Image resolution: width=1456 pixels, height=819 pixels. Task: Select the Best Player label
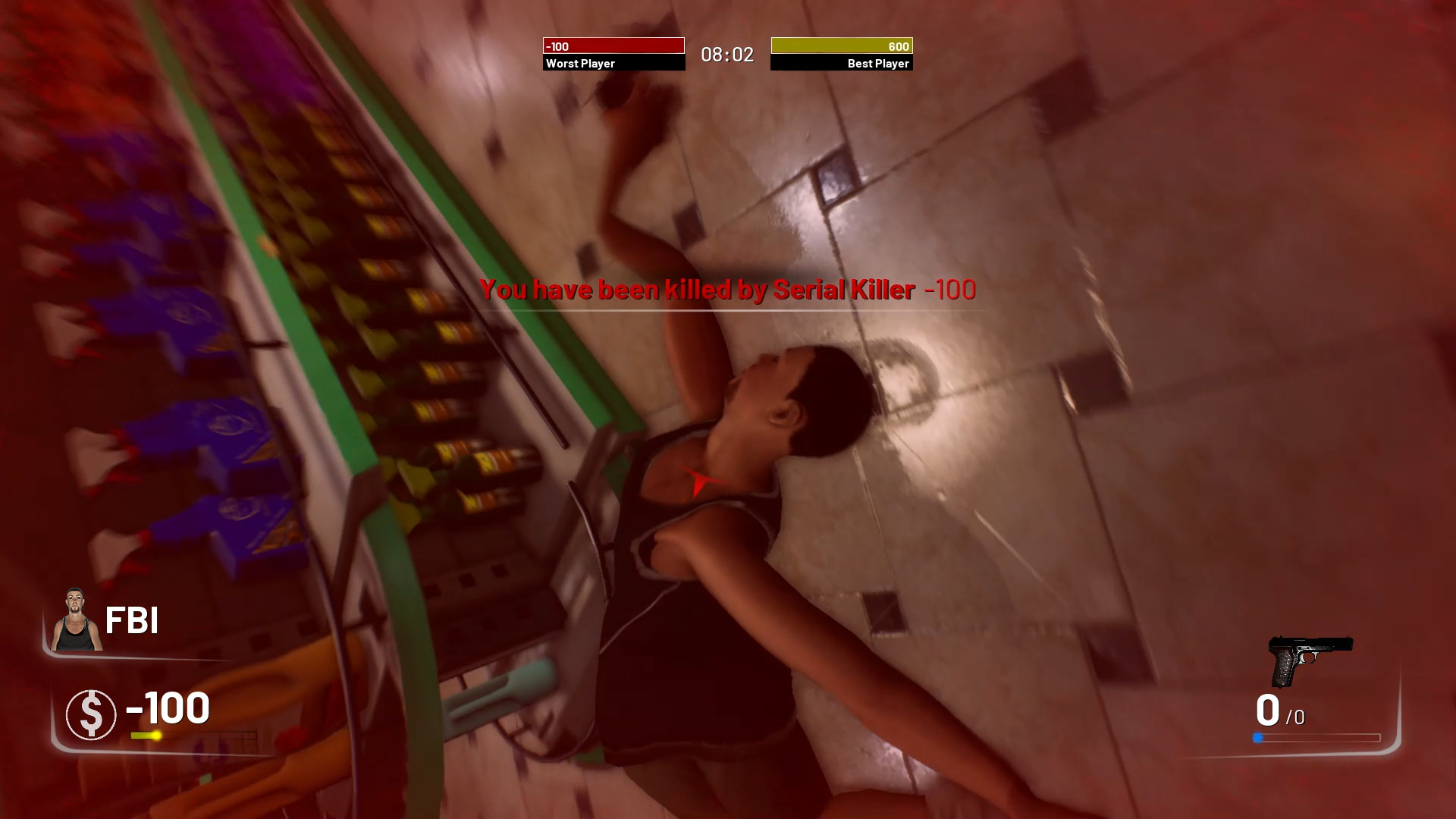tap(877, 64)
